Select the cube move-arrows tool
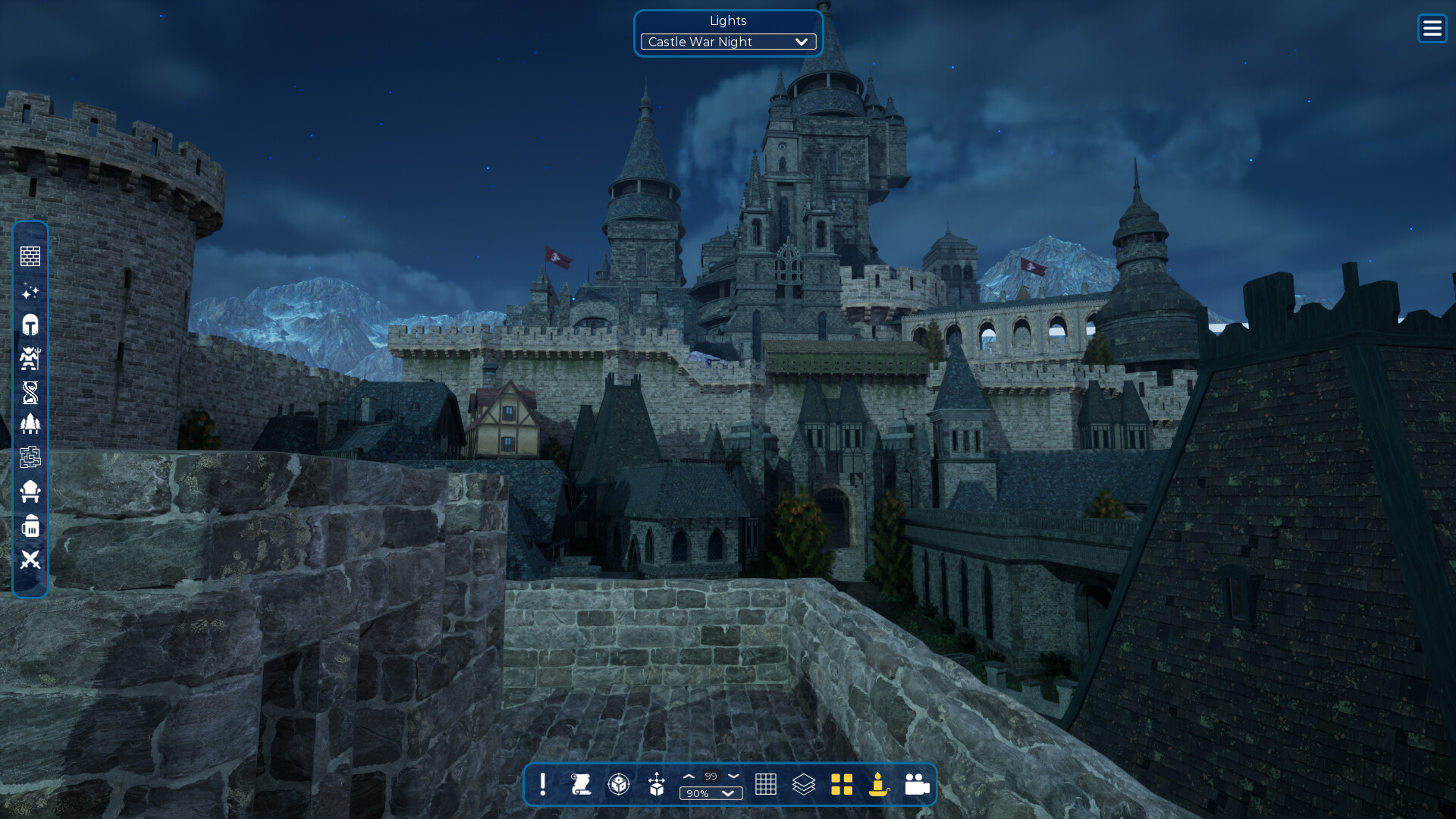The image size is (1456, 819). click(x=657, y=784)
